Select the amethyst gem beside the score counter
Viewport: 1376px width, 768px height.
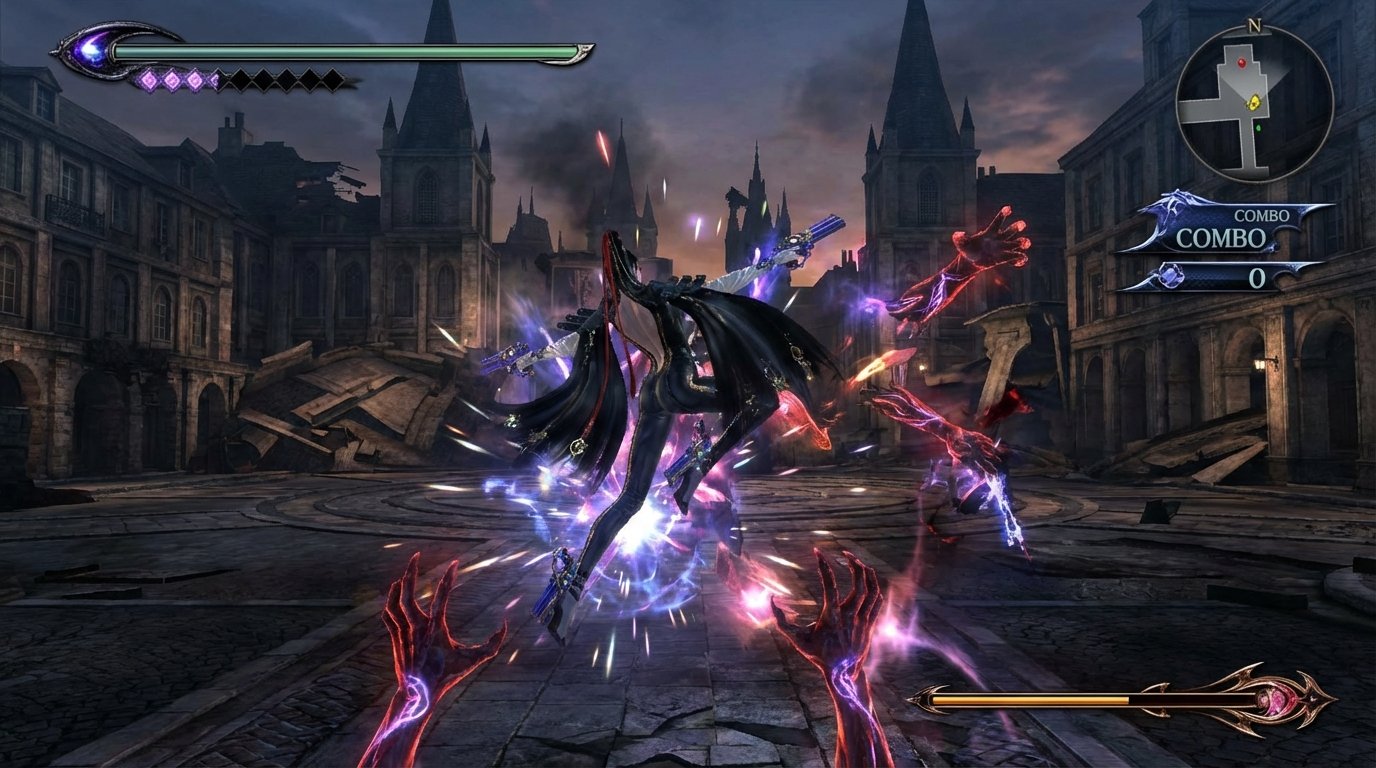tap(1172, 274)
